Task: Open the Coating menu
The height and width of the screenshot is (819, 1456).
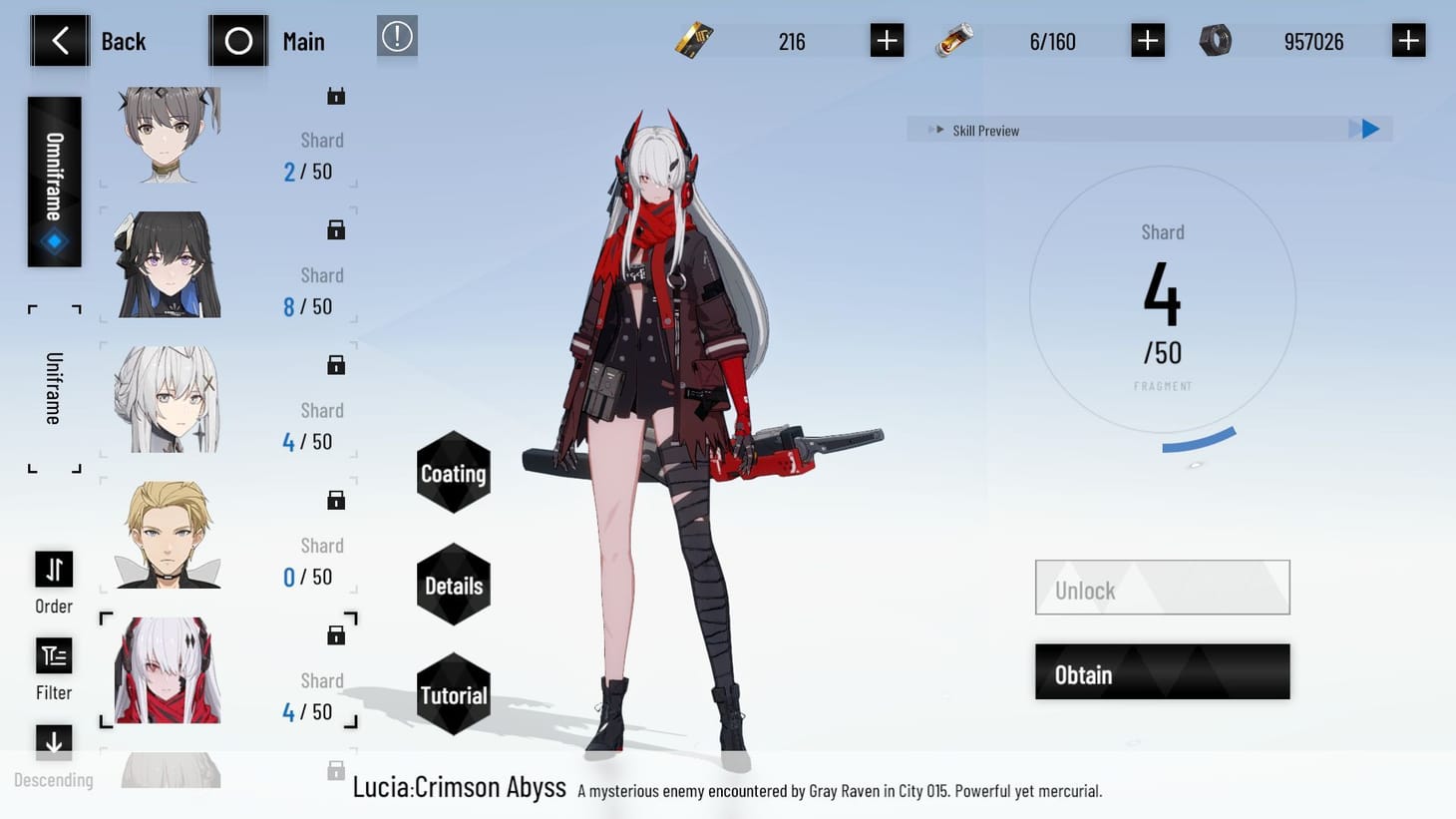Action: 453,473
